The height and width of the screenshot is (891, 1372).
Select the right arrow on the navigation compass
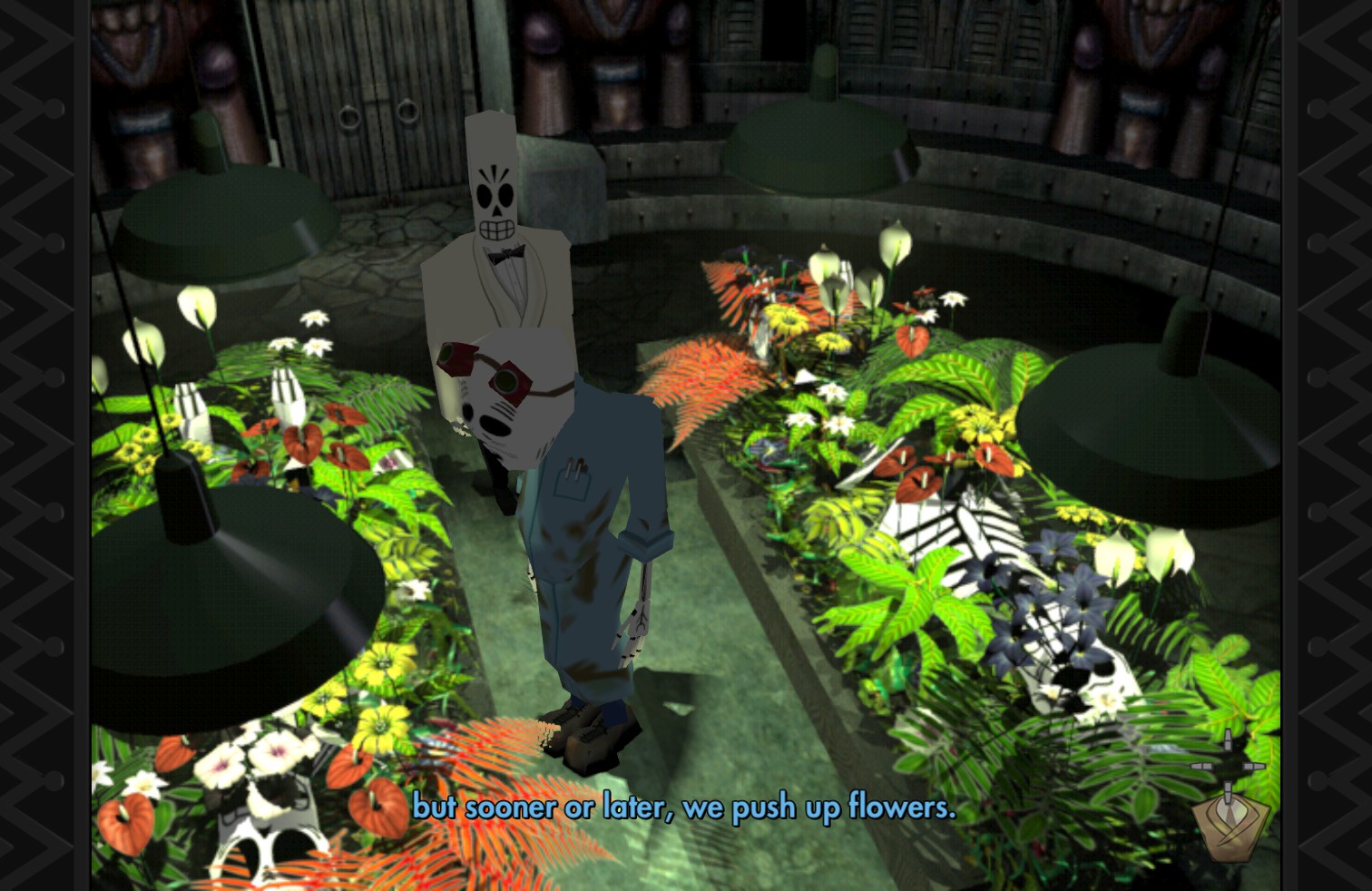click(x=1257, y=766)
